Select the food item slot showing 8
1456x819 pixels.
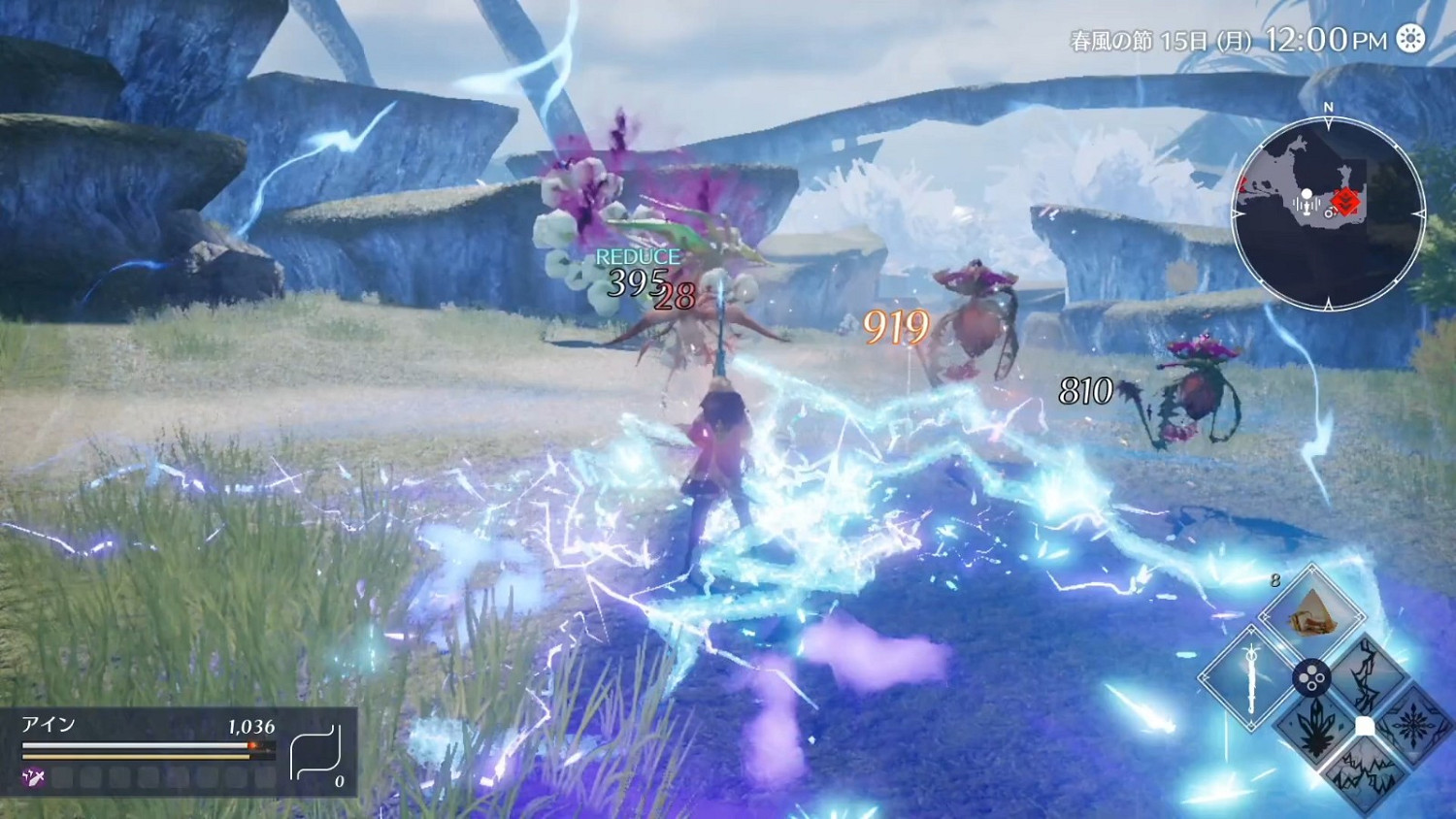[x=1312, y=611]
